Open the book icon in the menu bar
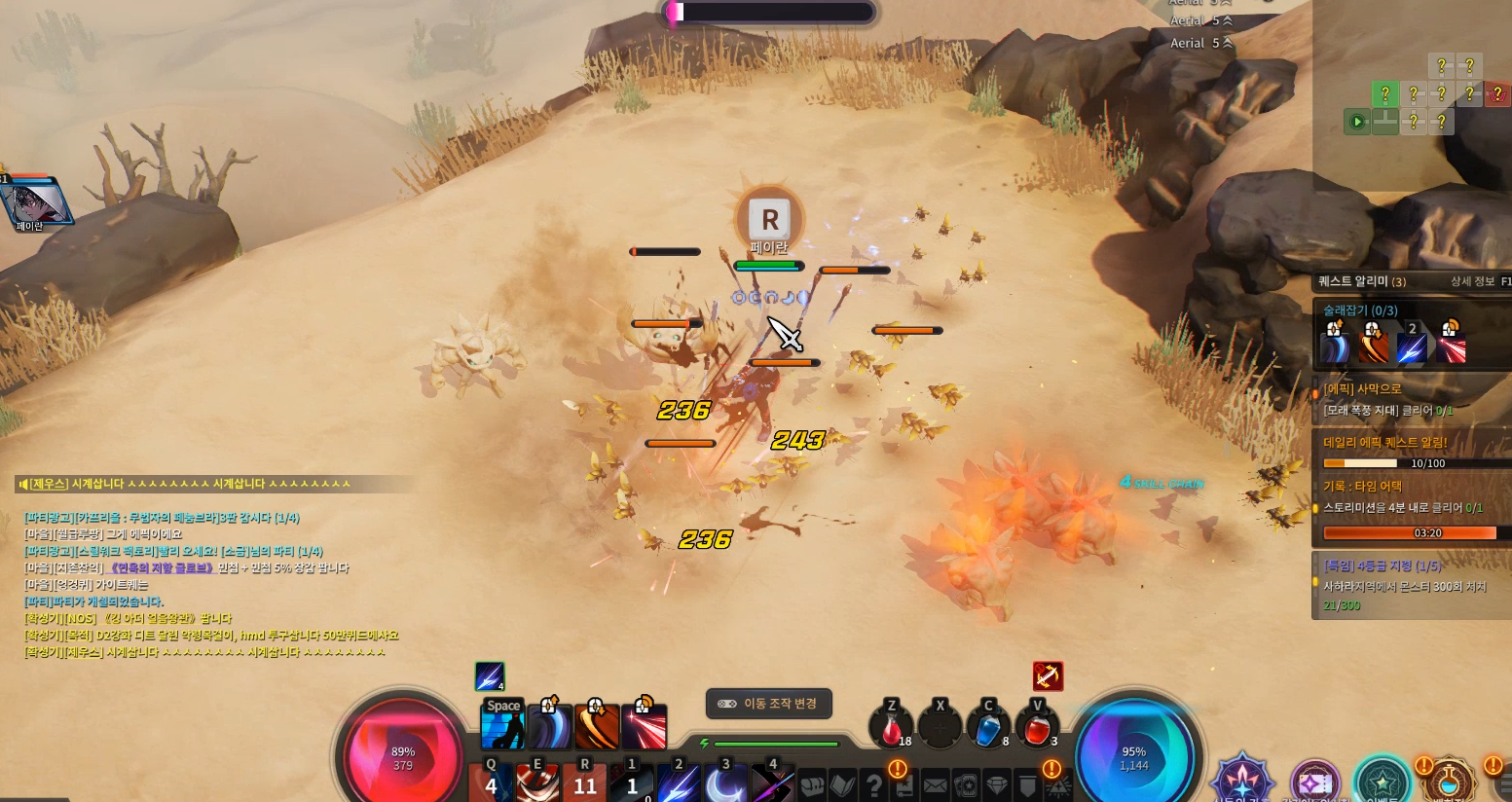Screen dimensions: 1512x802 [x=843, y=784]
